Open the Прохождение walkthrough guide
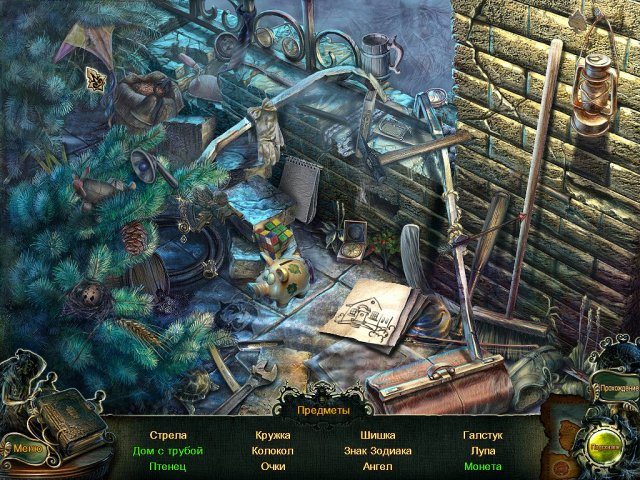640x480 pixels. pyautogui.click(x=614, y=385)
